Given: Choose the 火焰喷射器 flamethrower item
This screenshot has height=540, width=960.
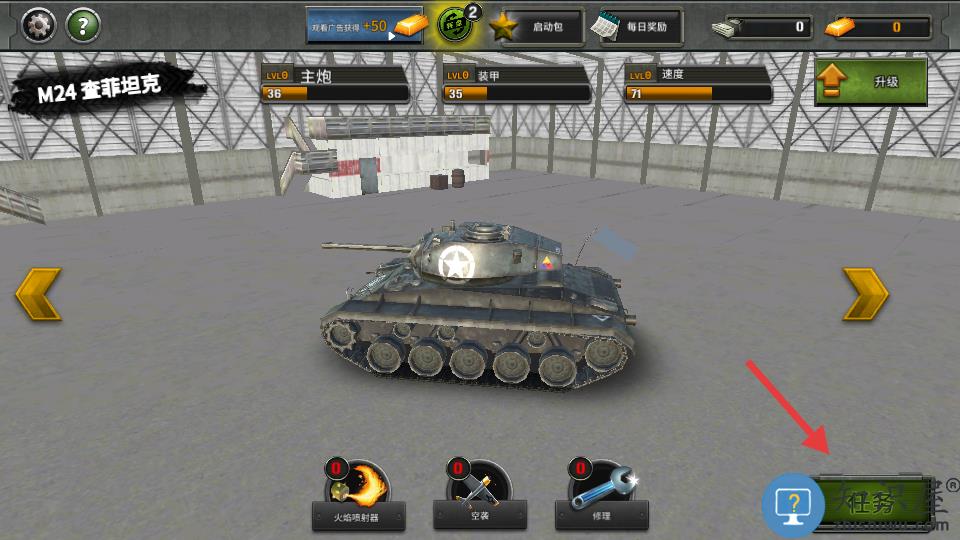Looking at the screenshot, I should click(358, 496).
